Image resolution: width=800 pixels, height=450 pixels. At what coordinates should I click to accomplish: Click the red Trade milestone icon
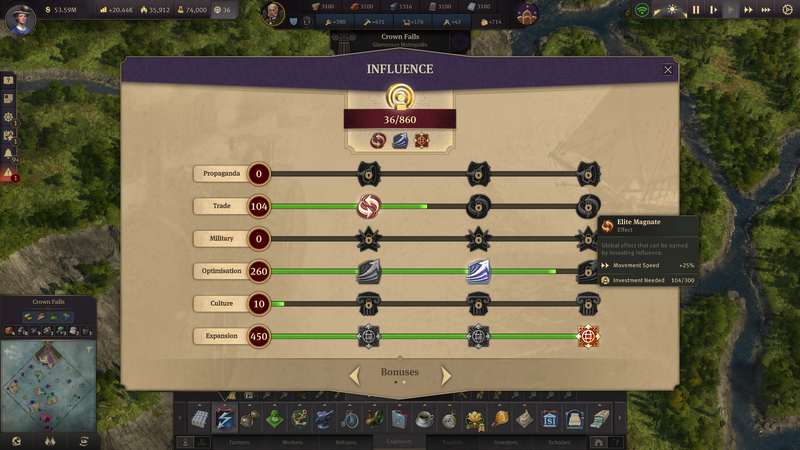pyautogui.click(x=370, y=207)
